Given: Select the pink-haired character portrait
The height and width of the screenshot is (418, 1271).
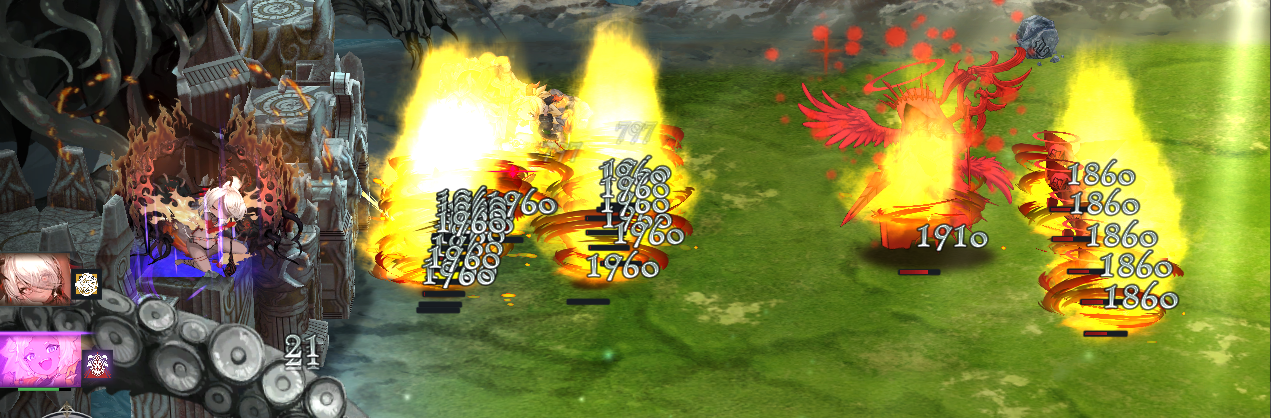Looking at the screenshot, I should point(40,360).
